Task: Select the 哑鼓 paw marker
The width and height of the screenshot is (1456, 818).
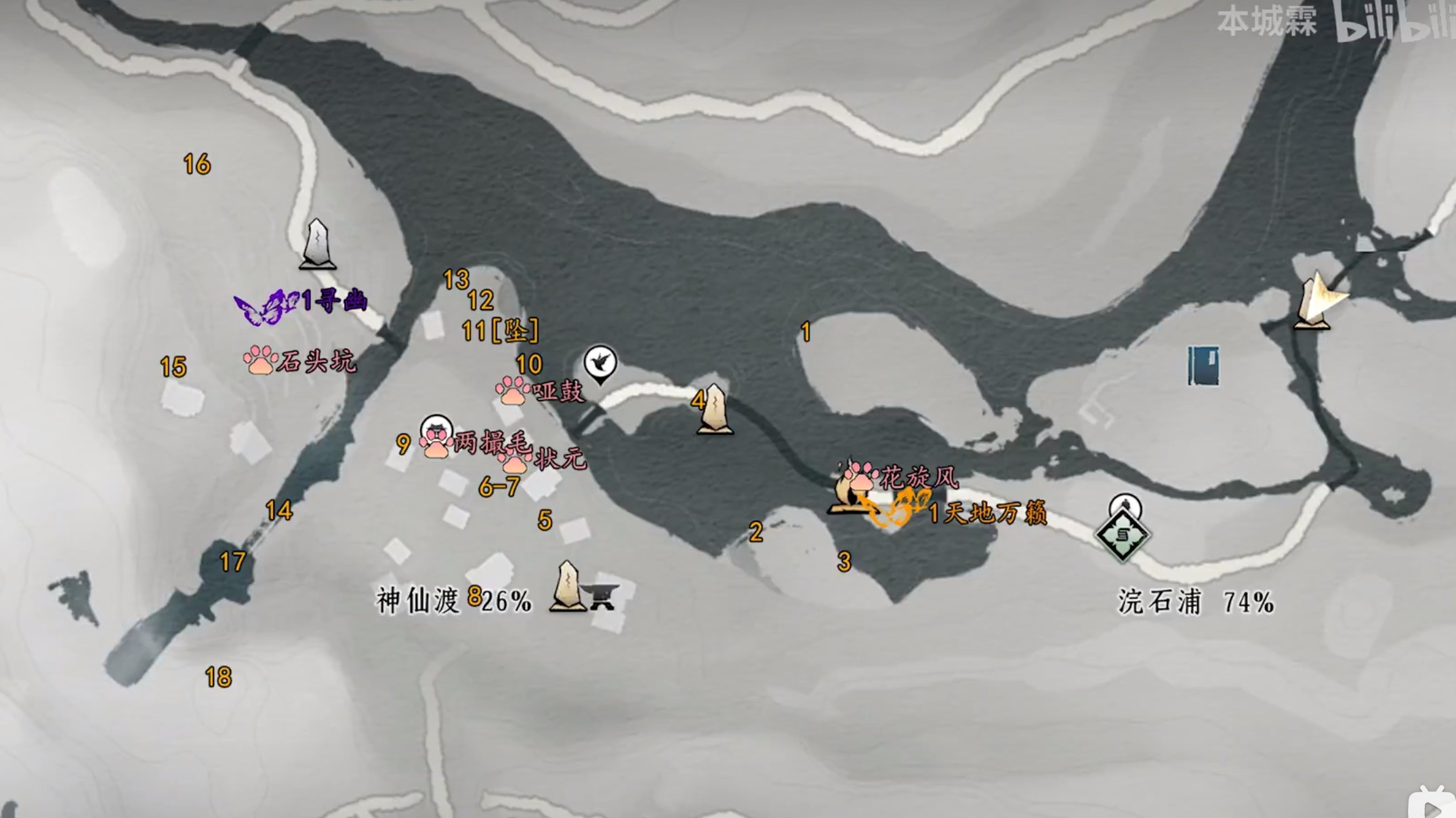Action: (512, 391)
